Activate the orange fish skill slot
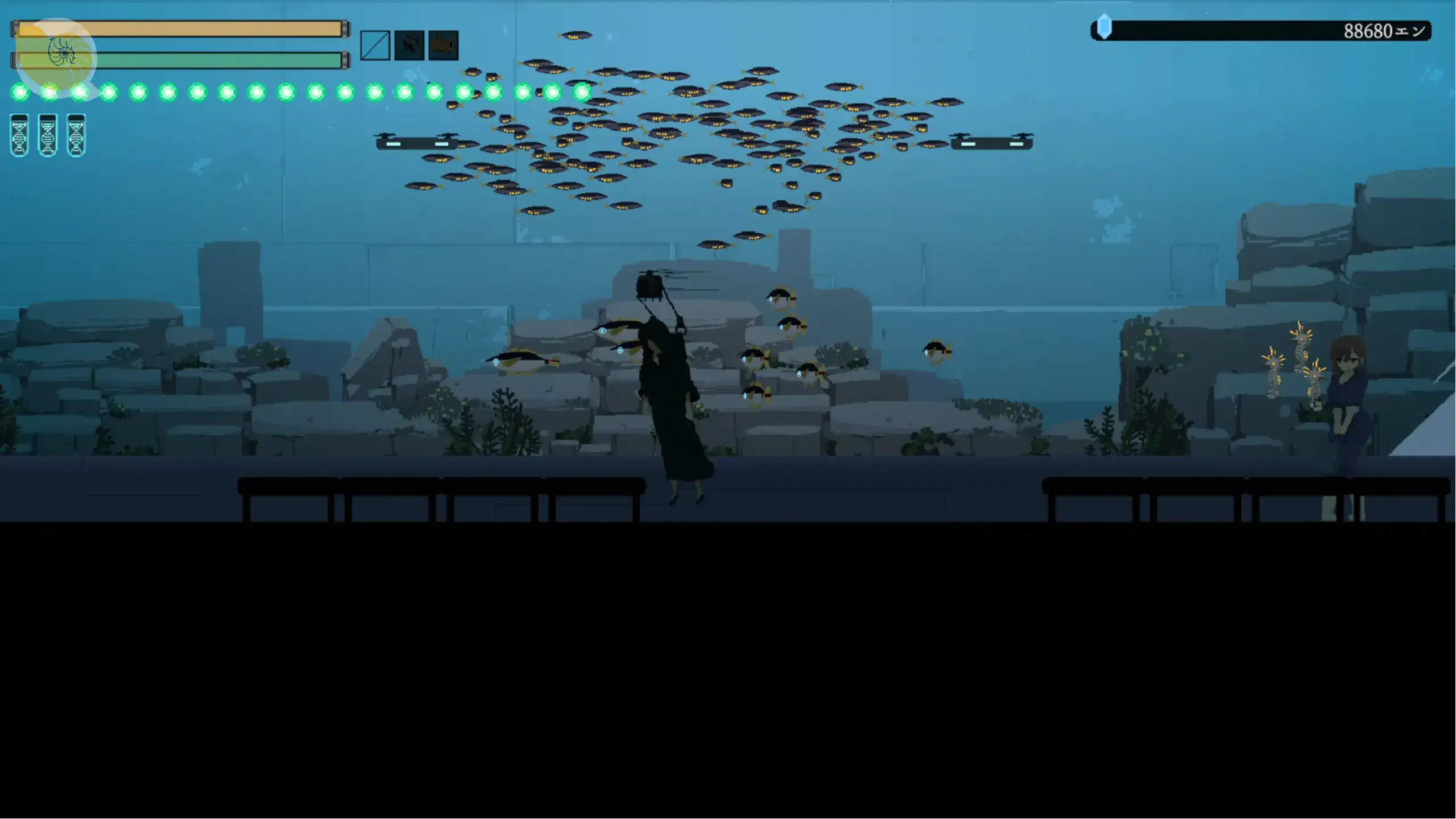The width and height of the screenshot is (1456, 819). click(x=444, y=45)
